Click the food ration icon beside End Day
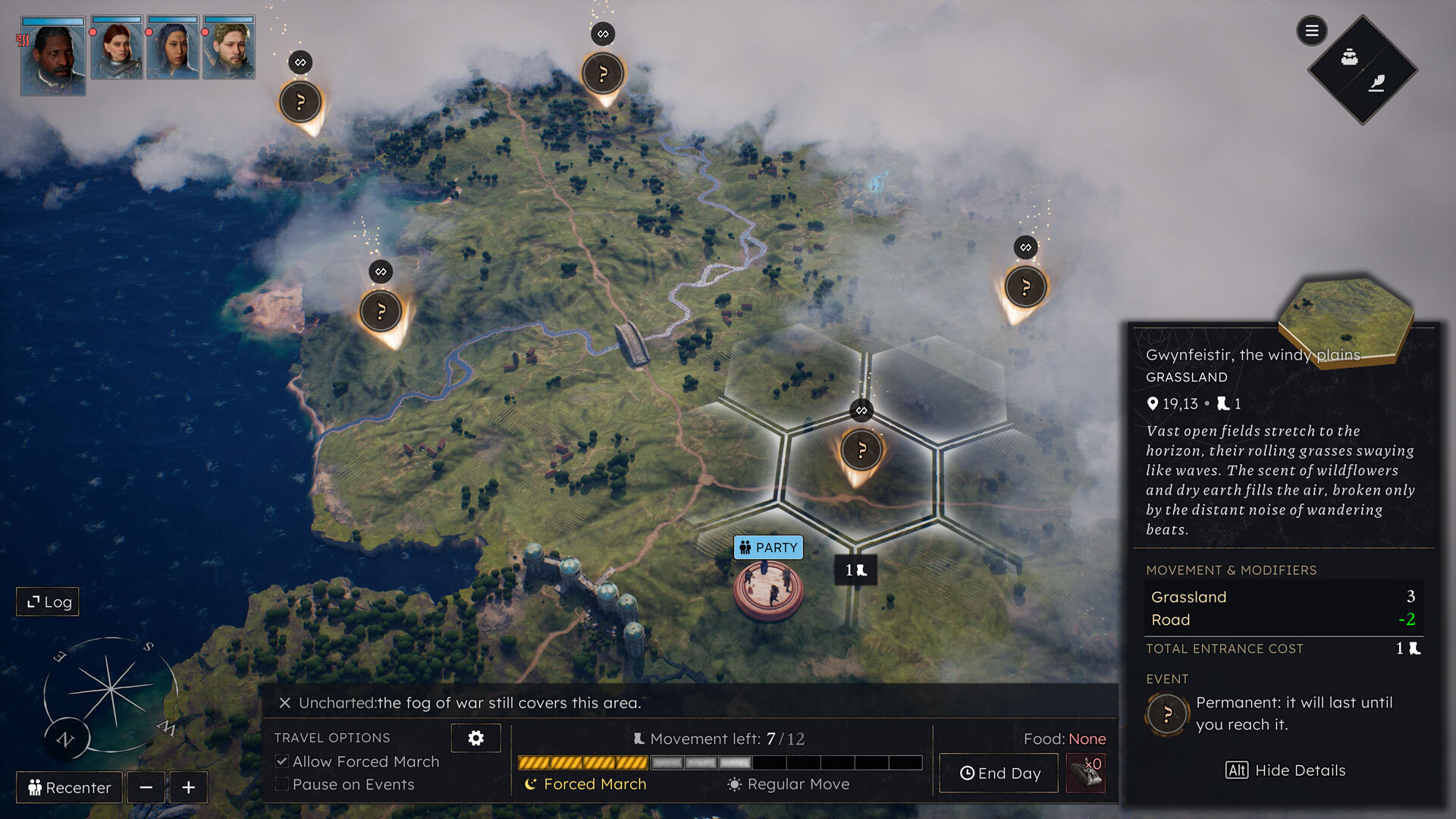The width and height of the screenshot is (1456, 819). point(1086,773)
